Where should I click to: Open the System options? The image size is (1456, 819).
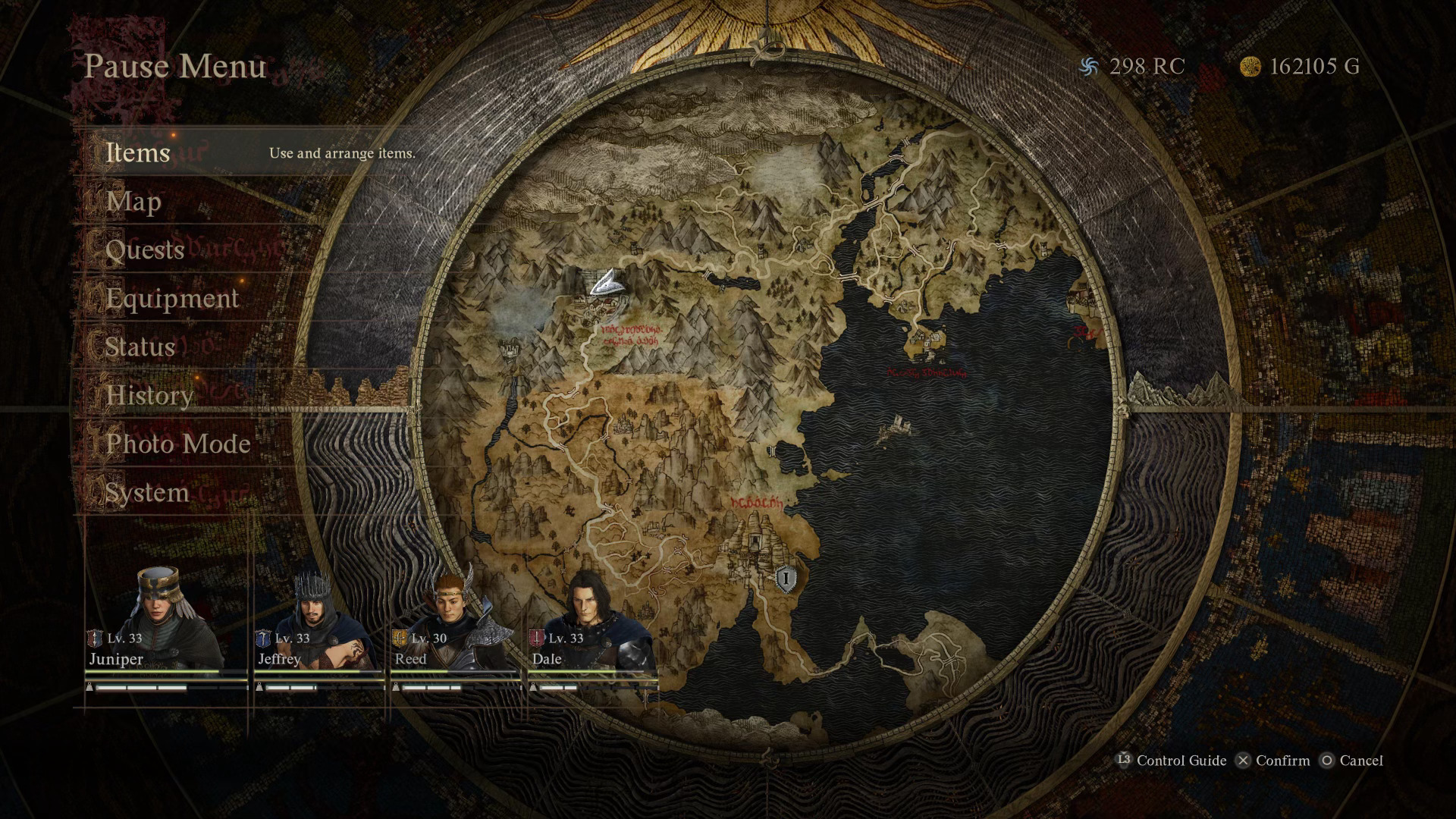pyautogui.click(x=147, y=493)
